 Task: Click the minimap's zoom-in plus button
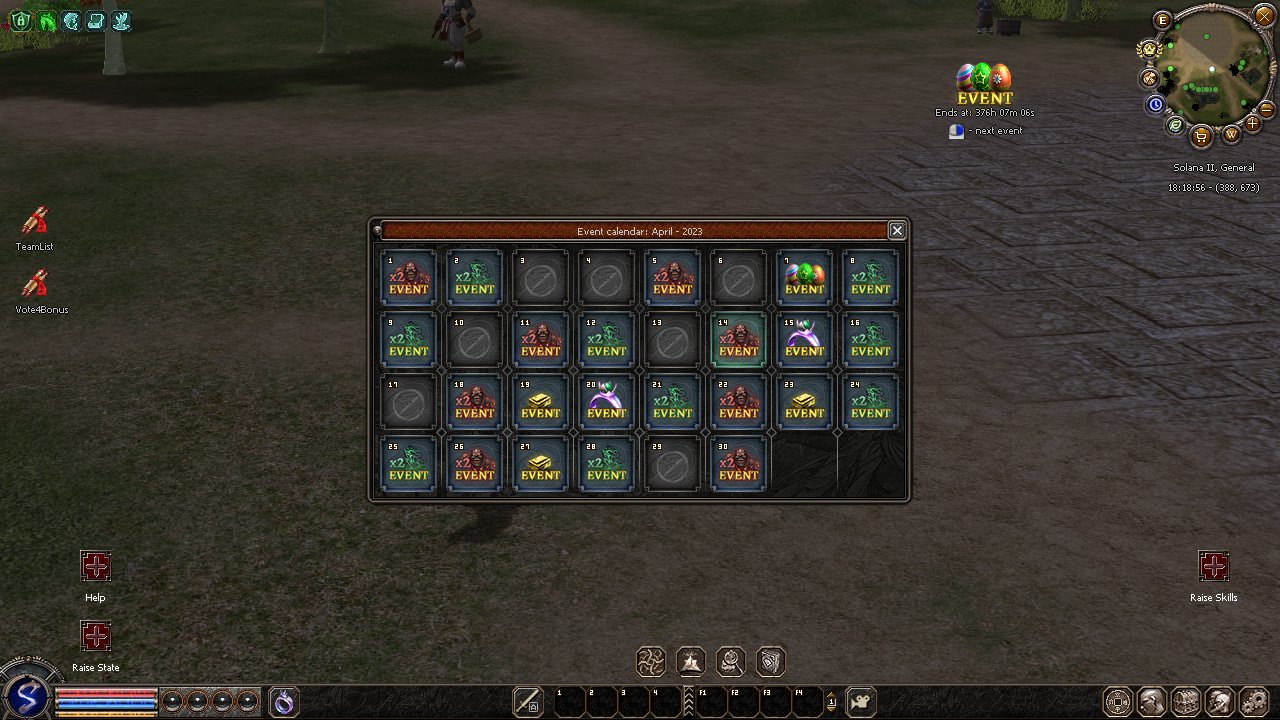(x=1253, y=124)
